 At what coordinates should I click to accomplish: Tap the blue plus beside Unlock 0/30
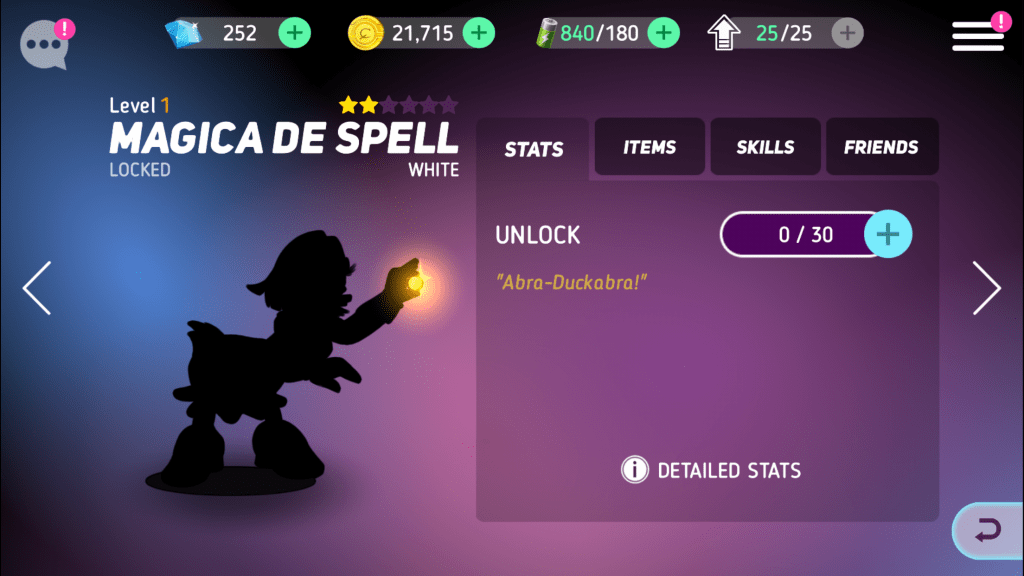coord(887,235)
